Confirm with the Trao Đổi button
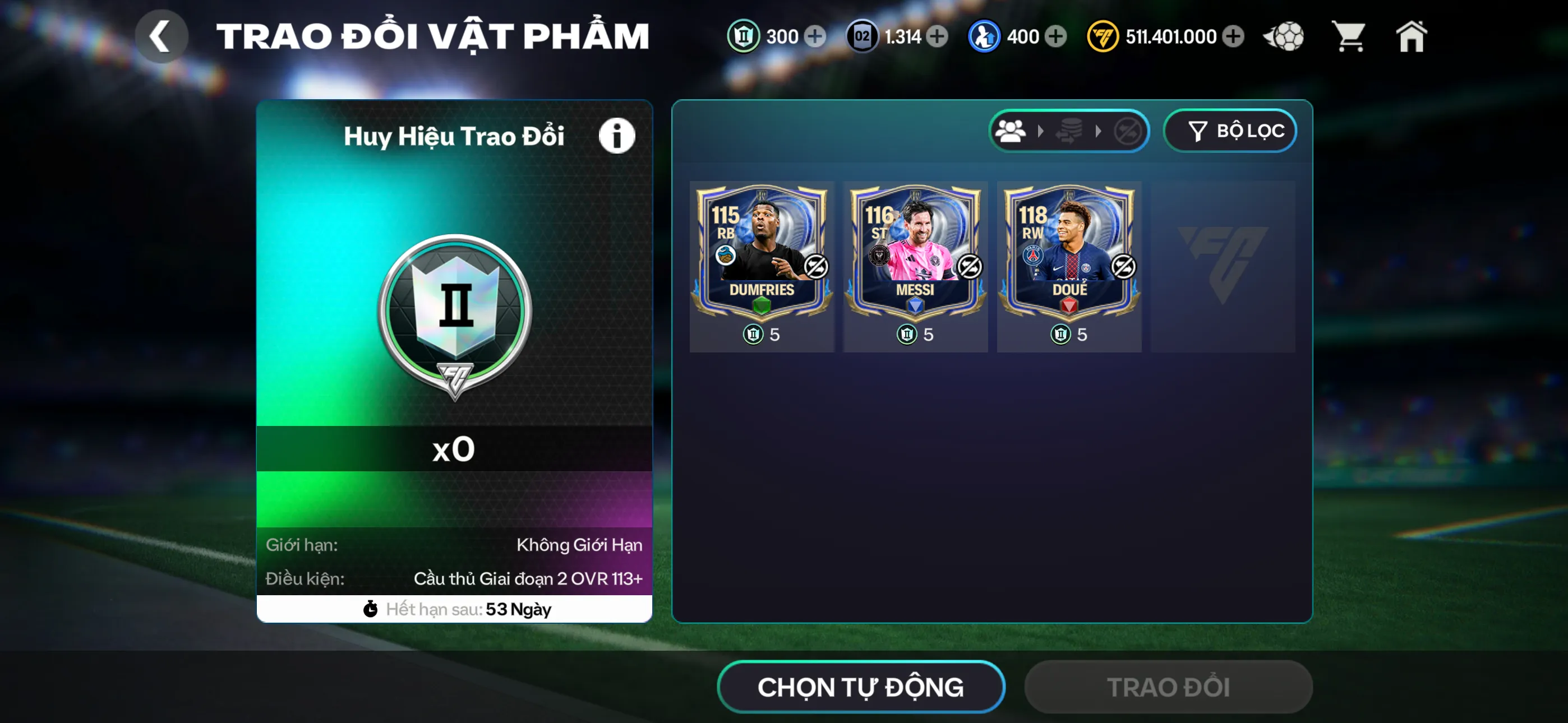Image resolution: width=1568 pixels, height=723 pixels. (x=1168, y=687)
